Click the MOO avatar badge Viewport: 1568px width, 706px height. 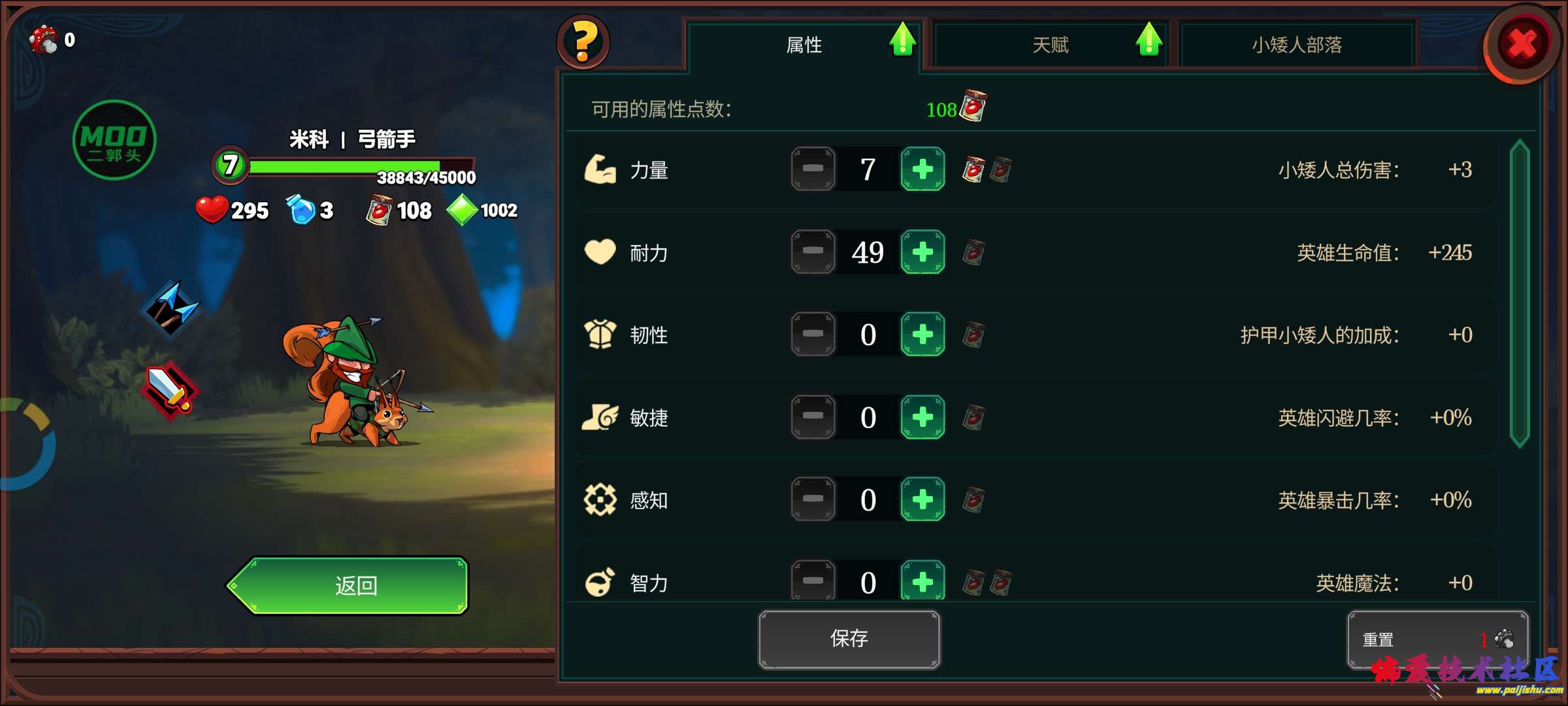coord(114,139)
